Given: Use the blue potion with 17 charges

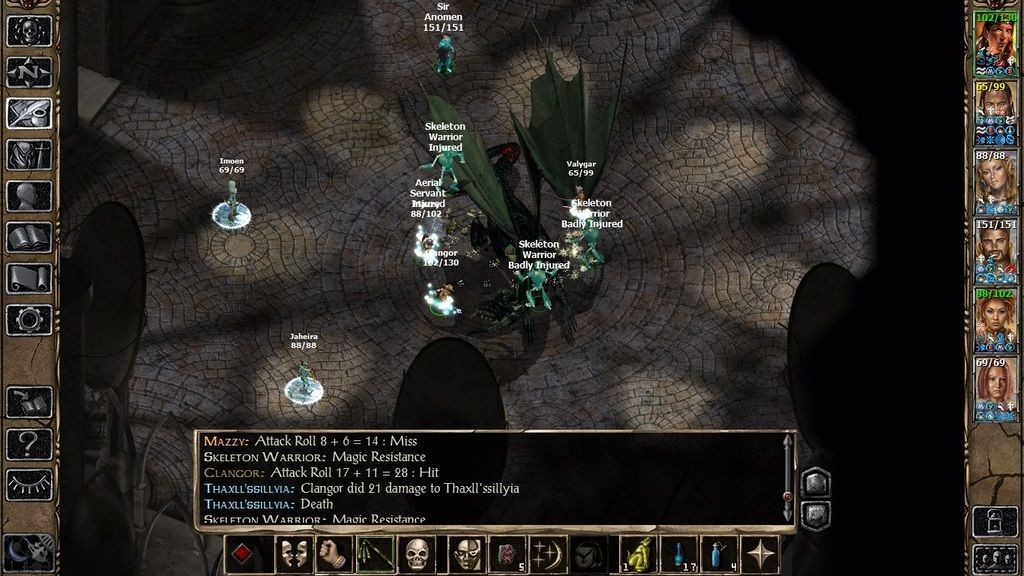Looking at the screenshot, I should coord(679,554).
